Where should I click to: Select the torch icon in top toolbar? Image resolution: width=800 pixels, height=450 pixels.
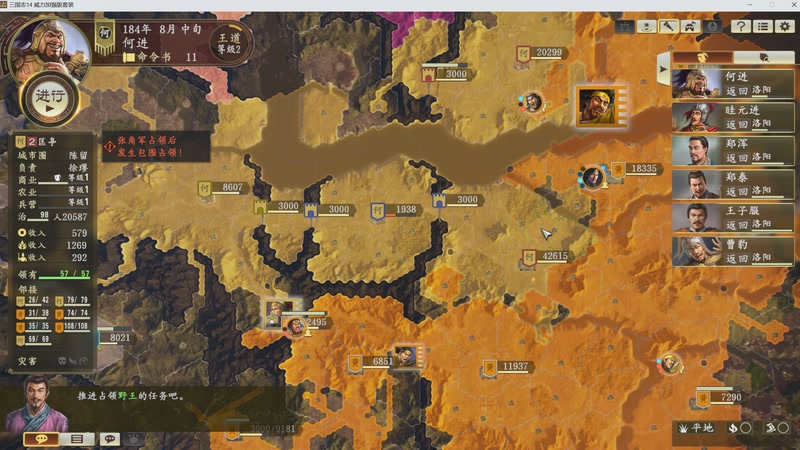668,27
